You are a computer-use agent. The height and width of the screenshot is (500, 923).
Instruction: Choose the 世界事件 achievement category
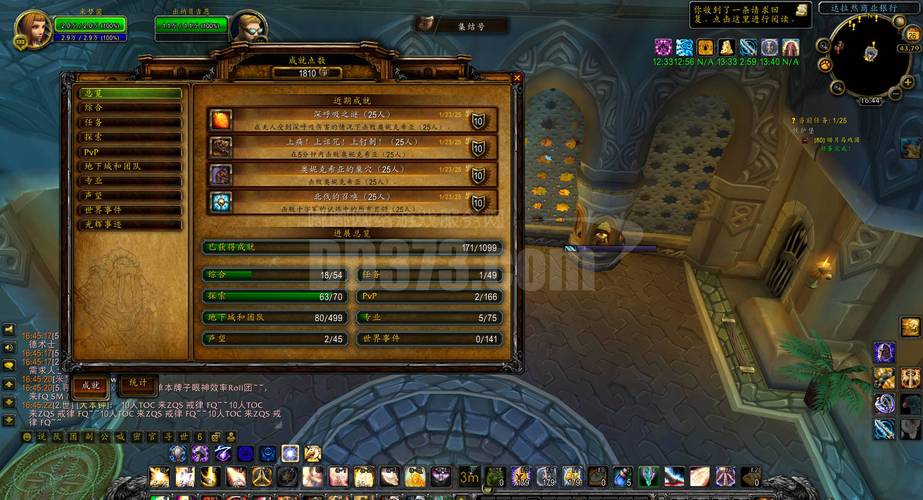(130, 210)
